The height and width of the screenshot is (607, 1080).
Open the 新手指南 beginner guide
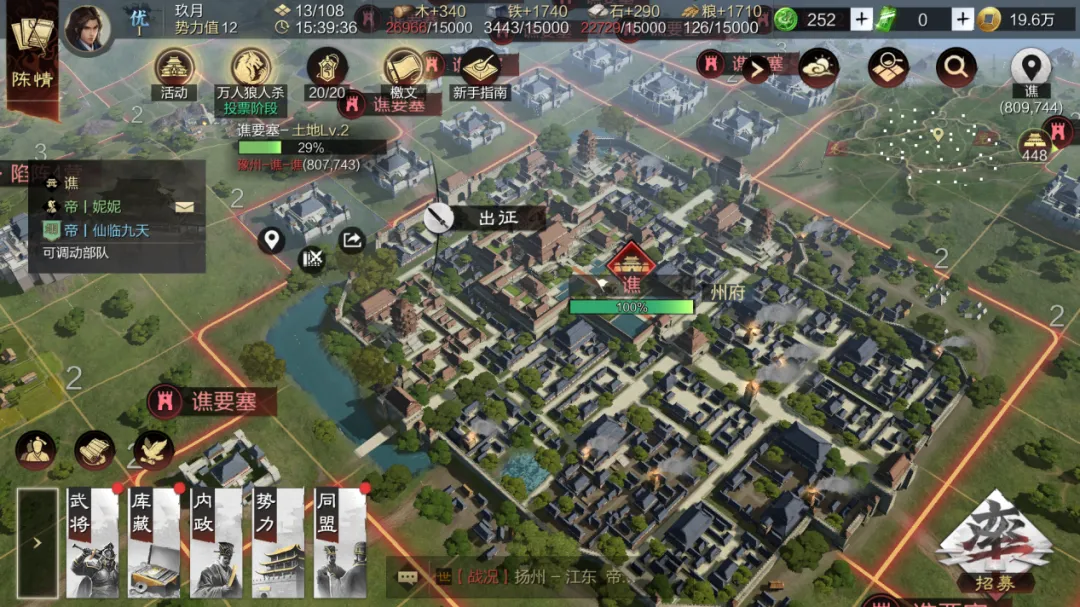point(480,70)
